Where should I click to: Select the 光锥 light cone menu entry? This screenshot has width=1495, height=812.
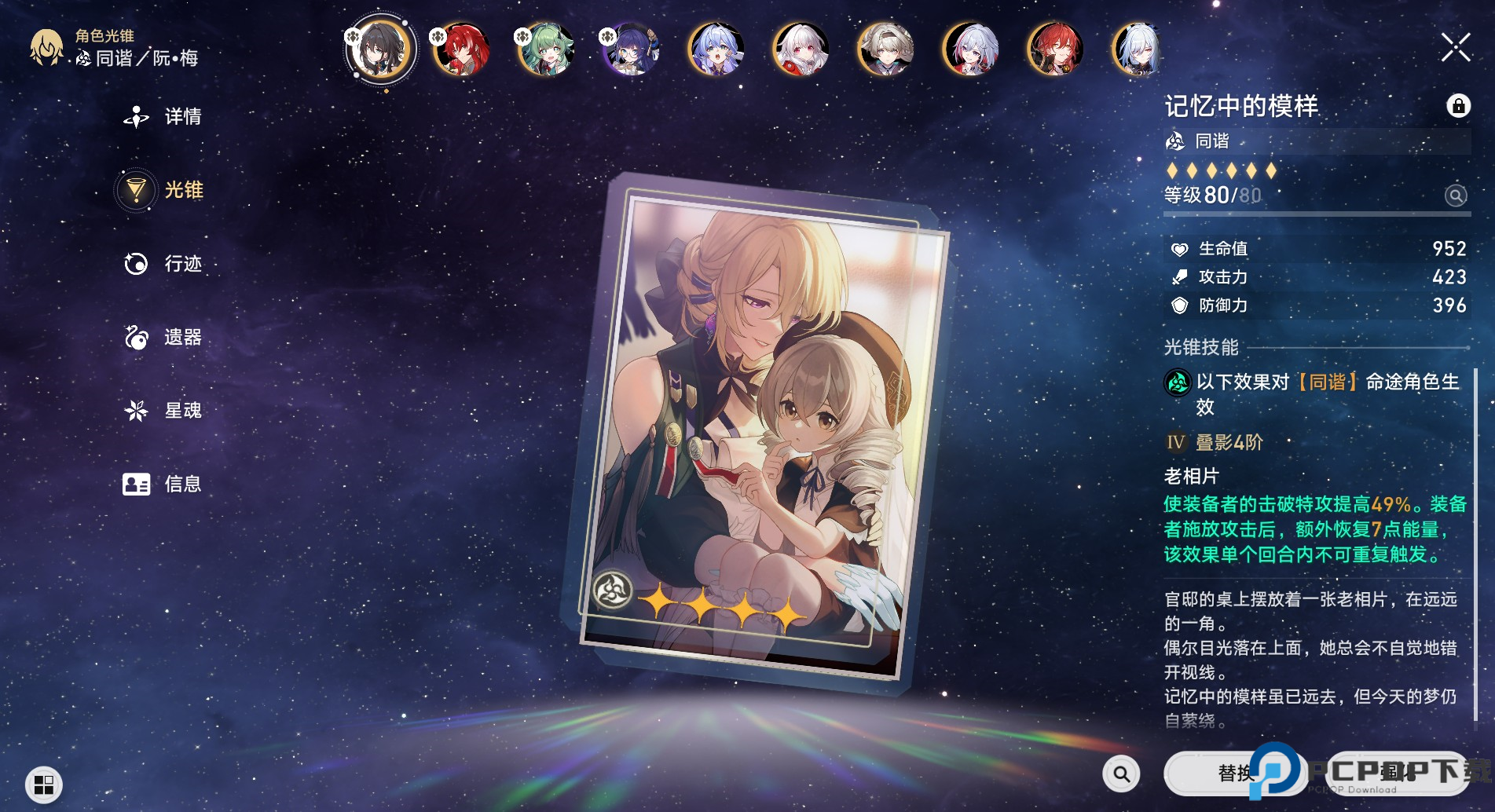163,190
